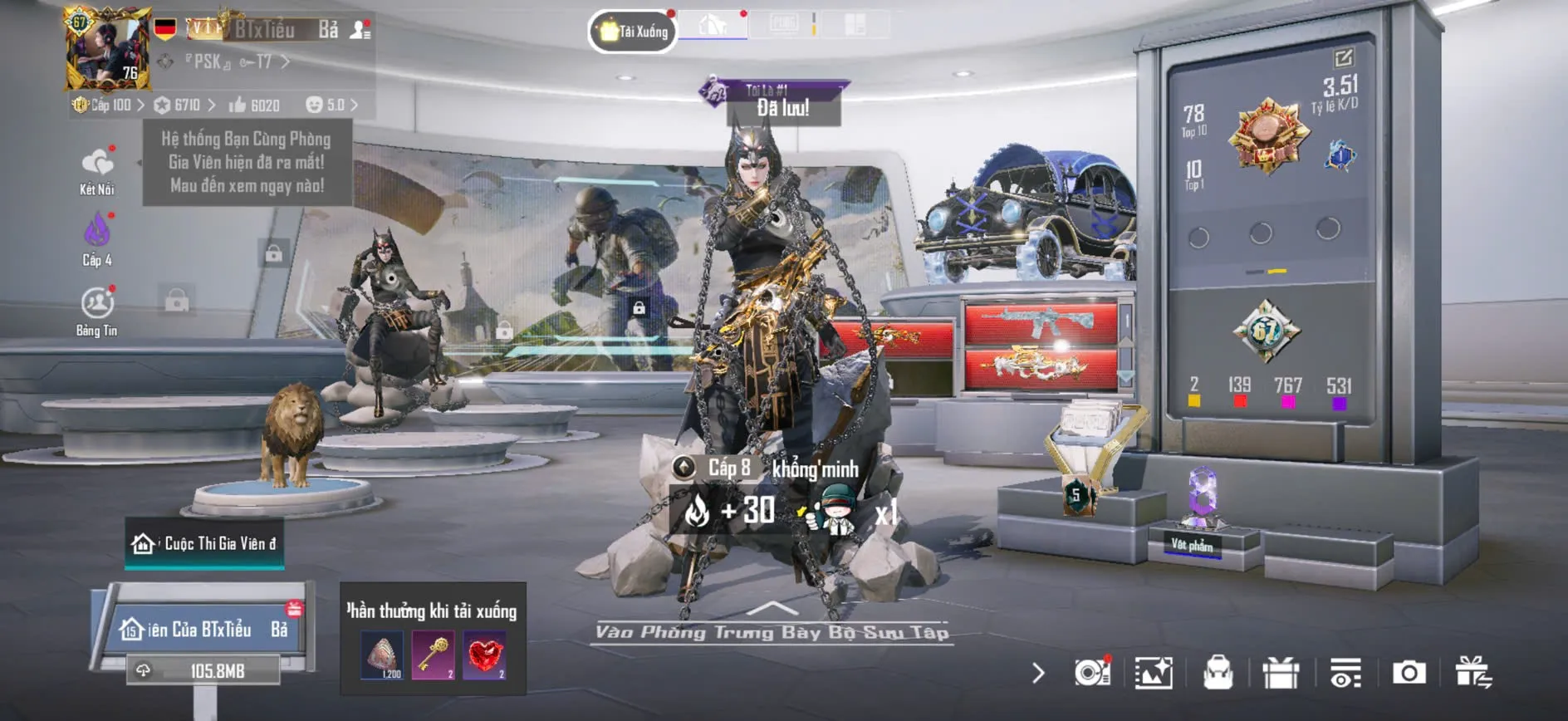Select the red heart gem reward
This screenshot has height=721, width=1568.
click(484, 655)
